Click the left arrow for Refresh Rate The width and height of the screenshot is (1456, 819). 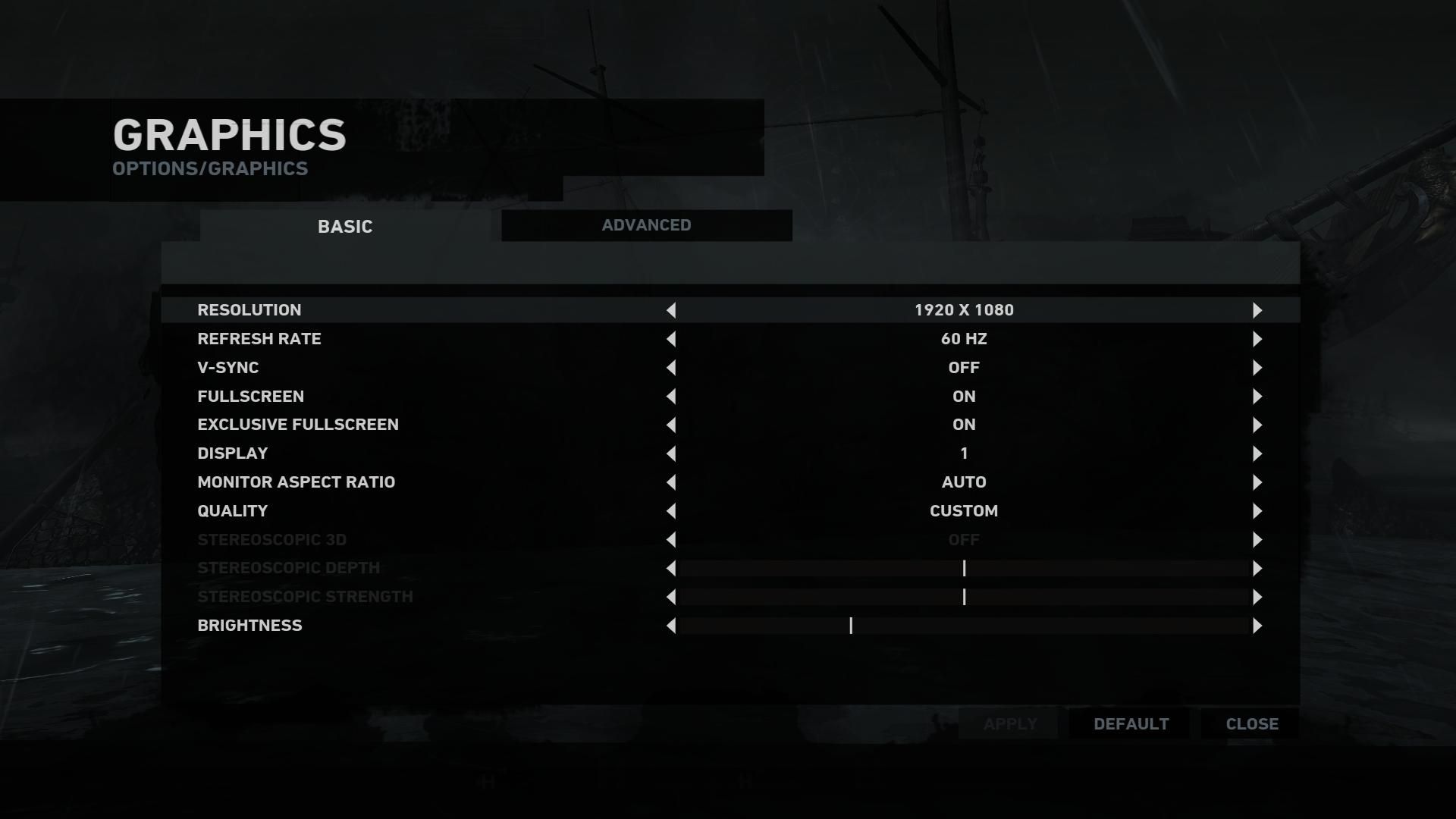[671, 339]
